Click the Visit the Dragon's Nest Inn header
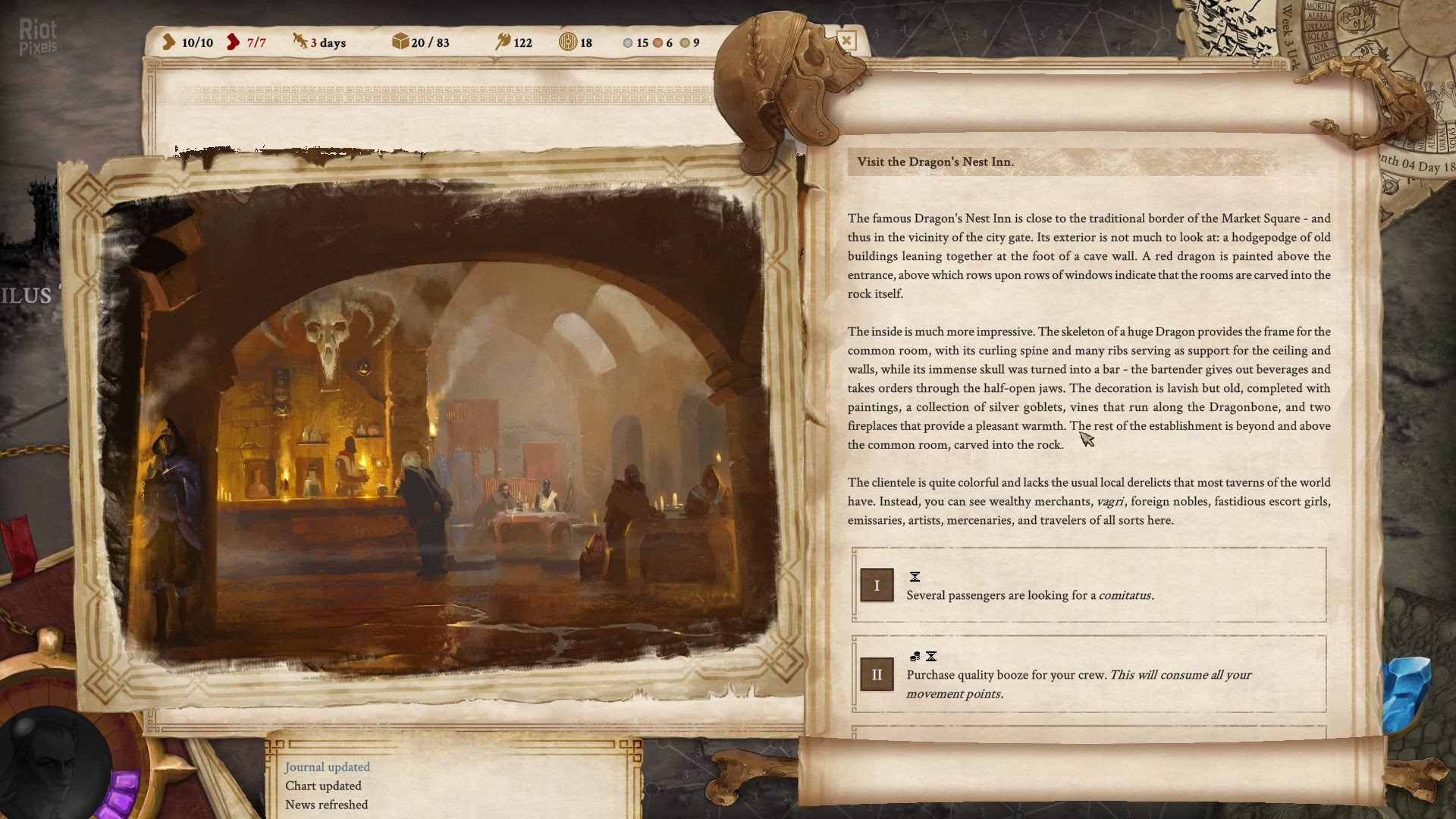This screenshot has height=819, width=1456. coord(938,161)
